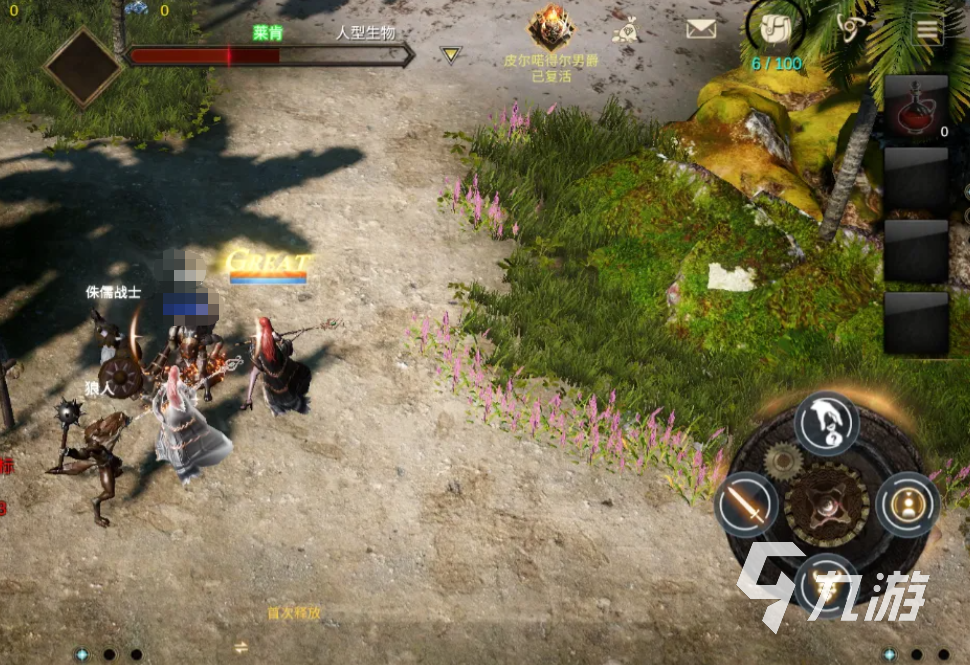The image size is (970, 665).
Task: Tap the central gear of the skill wheel
Action: (x=826, y=503)
